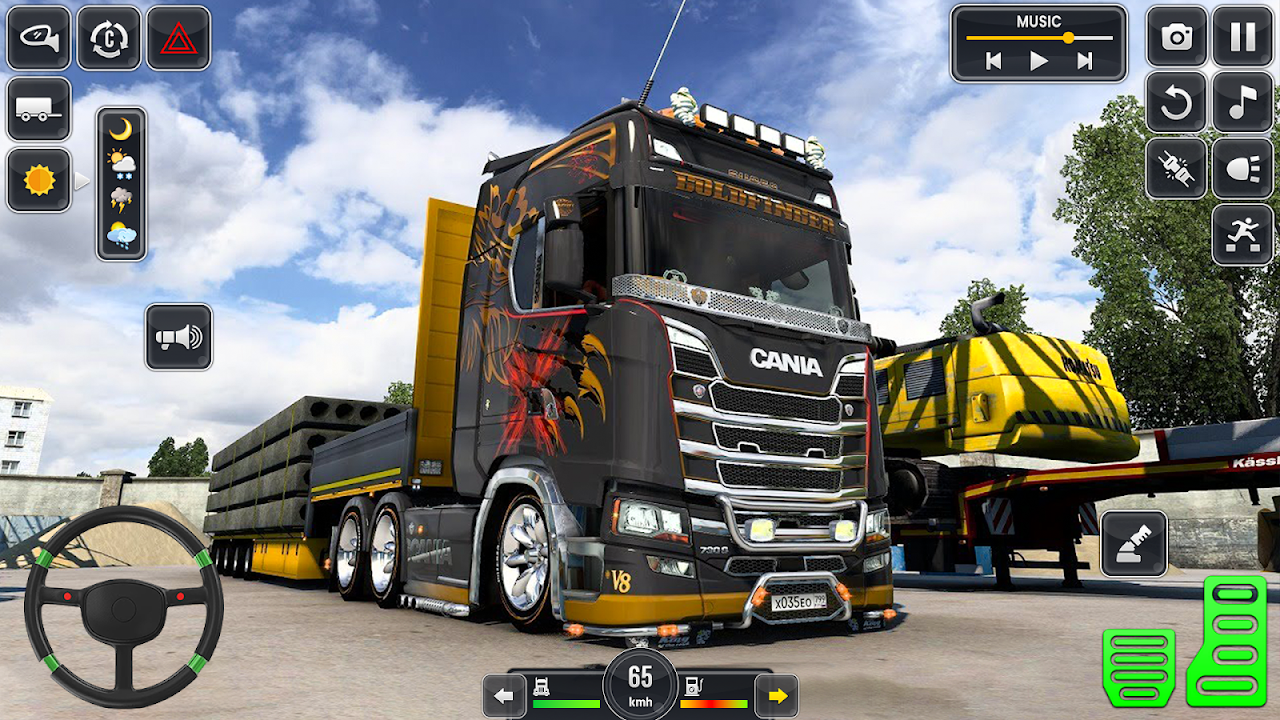This screenshot has width=1280, height=720.
Task: Toggle the hazard warning lights
Action: [179, 38]
